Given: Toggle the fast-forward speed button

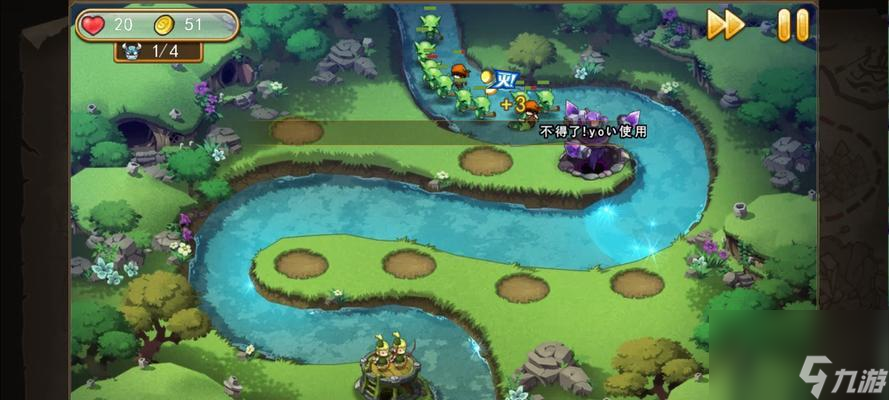Looking at the screenshot, I should [x=724, y=25].
